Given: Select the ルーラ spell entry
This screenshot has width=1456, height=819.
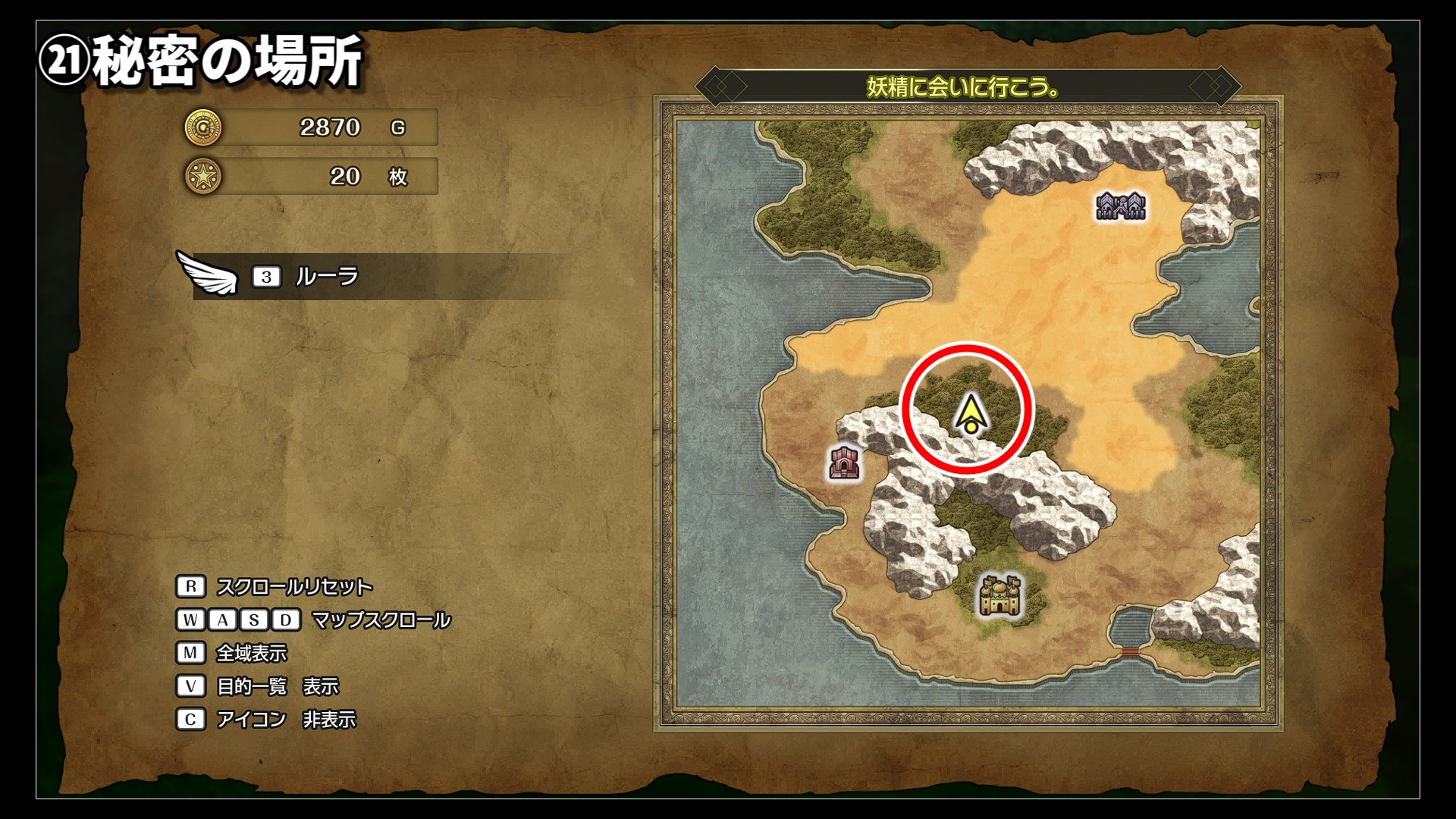Looking at the screenshot, I should (x=326, y=277).
